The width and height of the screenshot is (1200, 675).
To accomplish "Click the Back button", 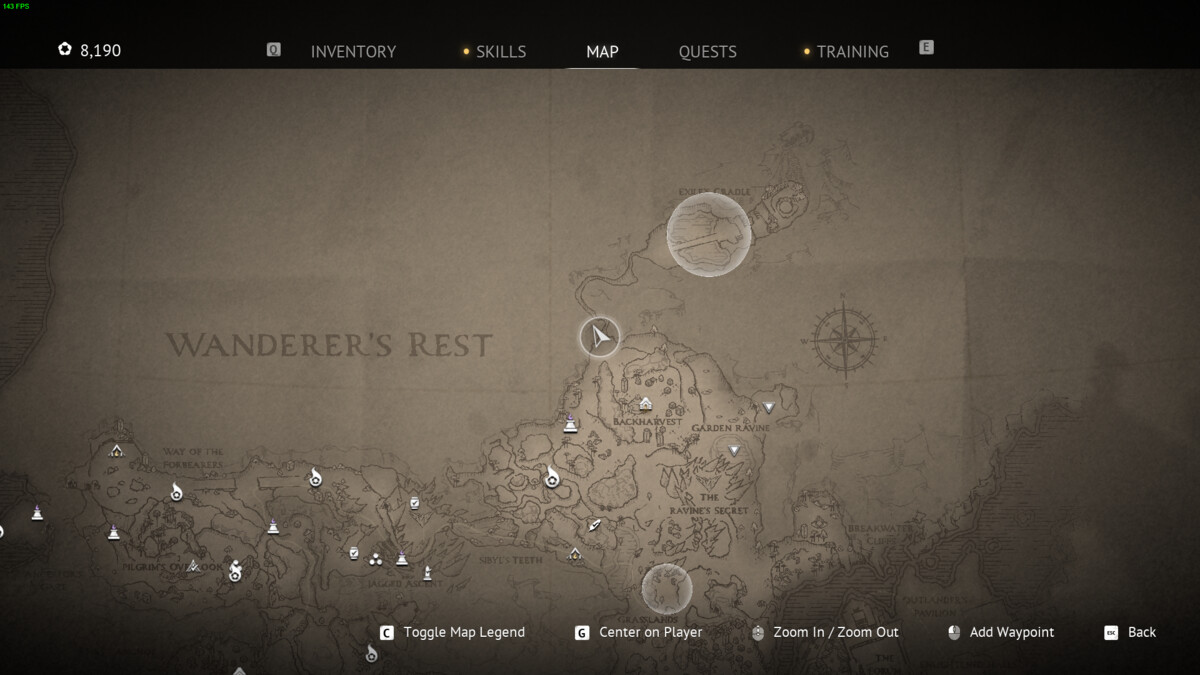I will pyautogui.click(x=1141, y=632).
